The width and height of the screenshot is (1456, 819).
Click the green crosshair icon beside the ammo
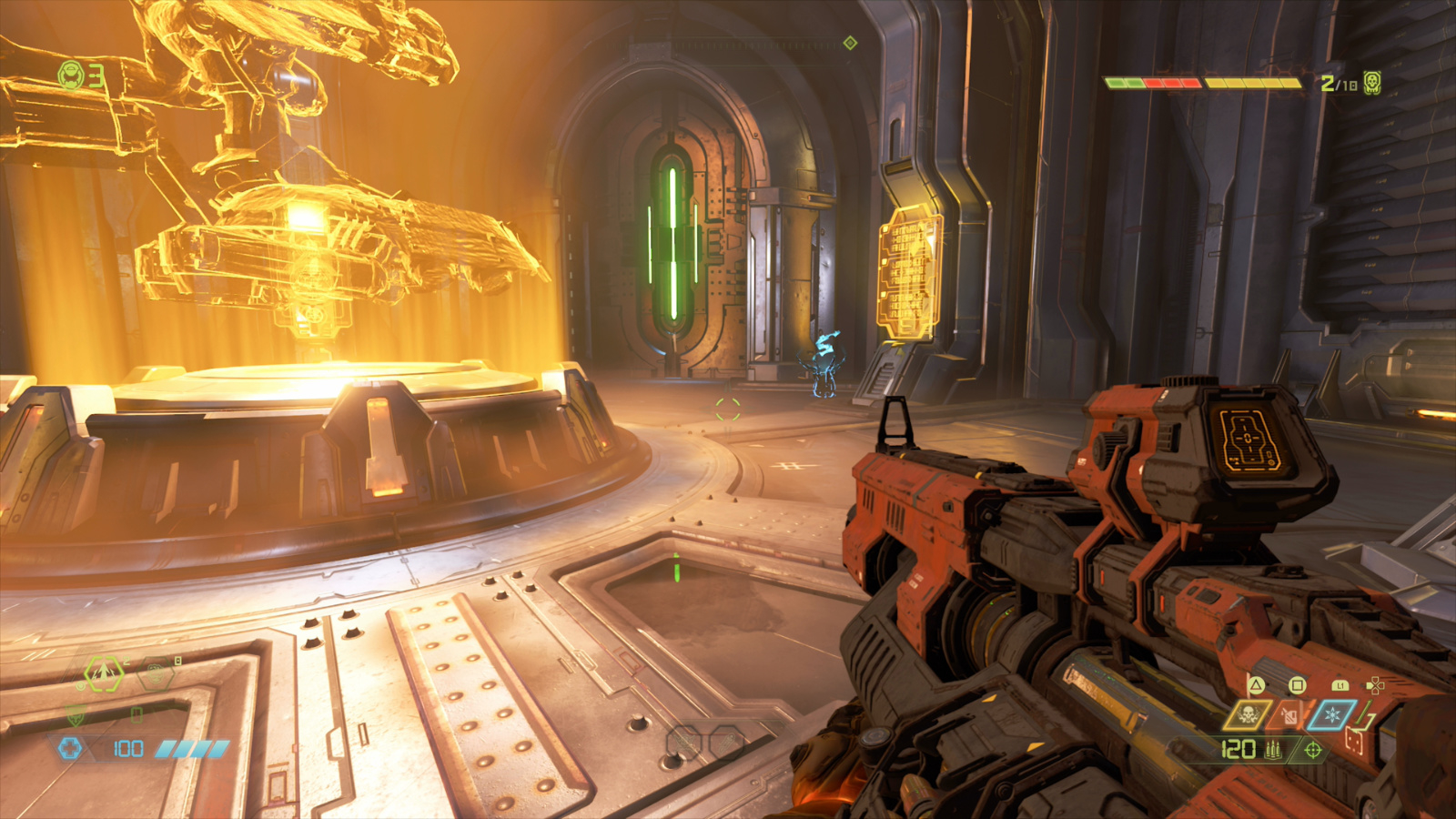tap(1312, 751)
